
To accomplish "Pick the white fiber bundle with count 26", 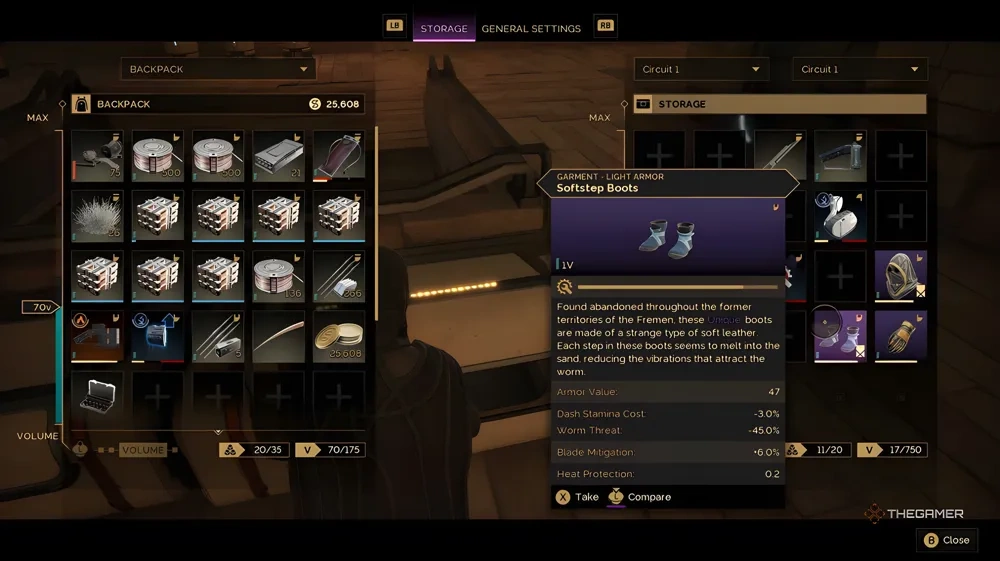I will pos(97,216).
